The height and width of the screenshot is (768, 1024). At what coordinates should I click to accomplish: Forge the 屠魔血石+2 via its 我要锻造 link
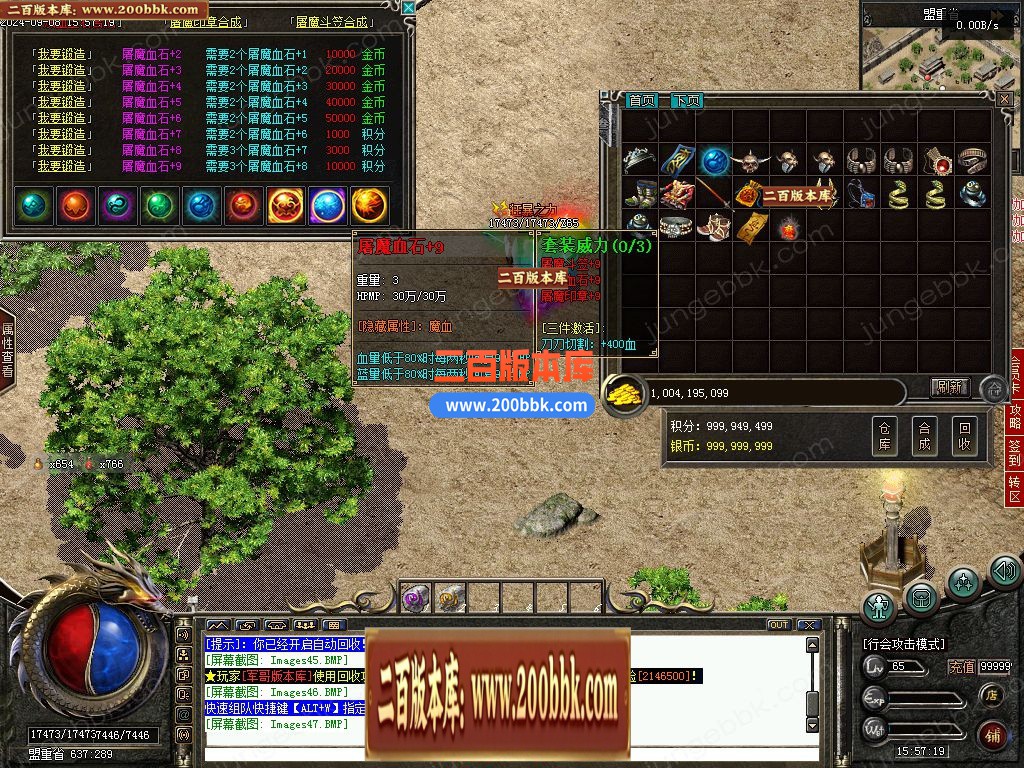[62, 54]
